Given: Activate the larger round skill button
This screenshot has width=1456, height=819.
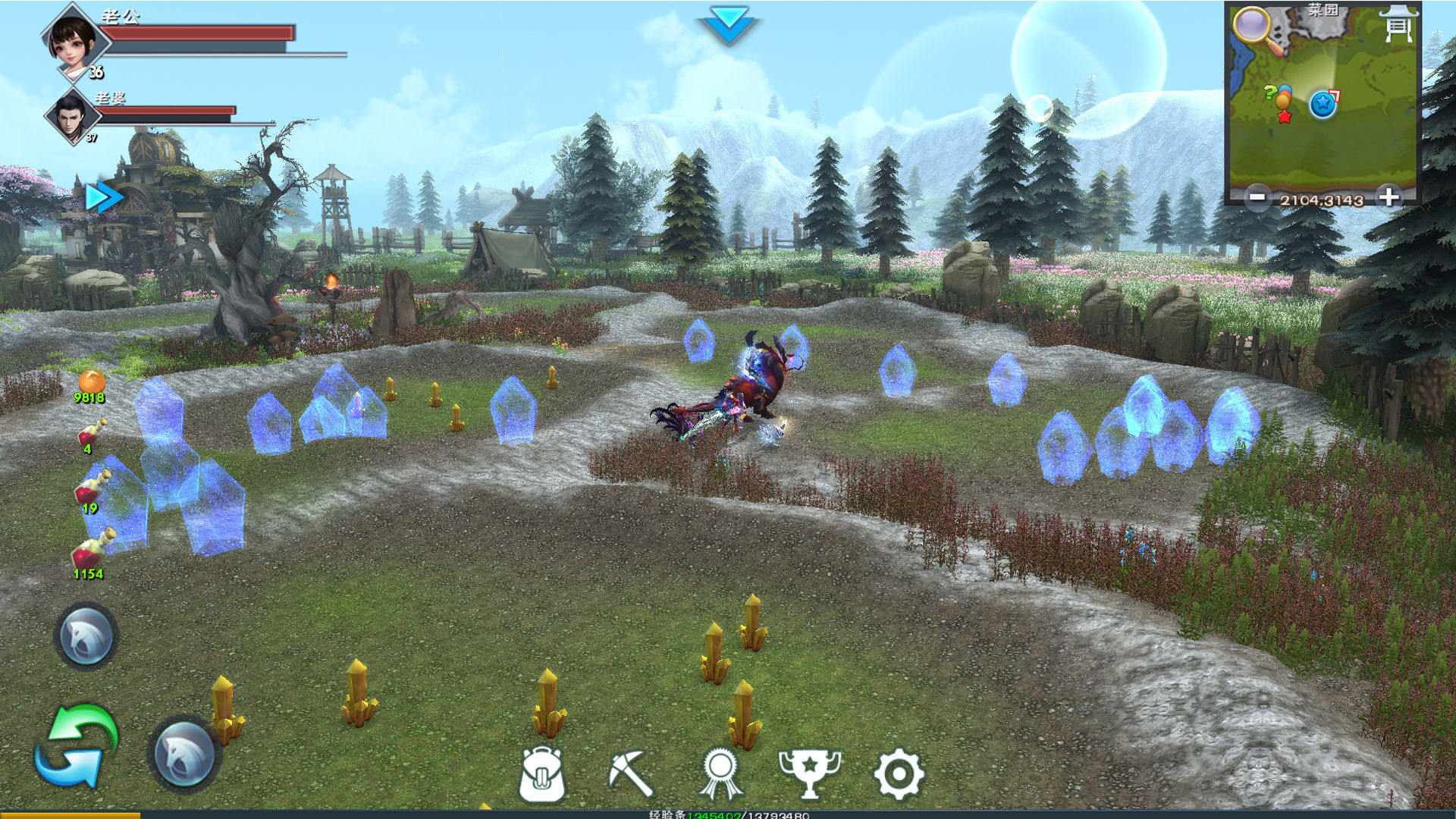Looking at the screenshot, I should coord(184,753).
